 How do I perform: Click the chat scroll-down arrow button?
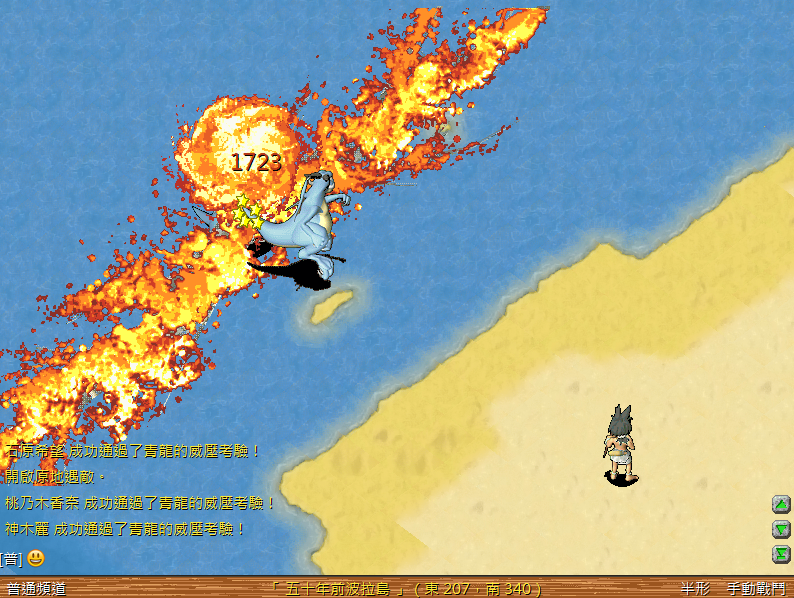781,529
